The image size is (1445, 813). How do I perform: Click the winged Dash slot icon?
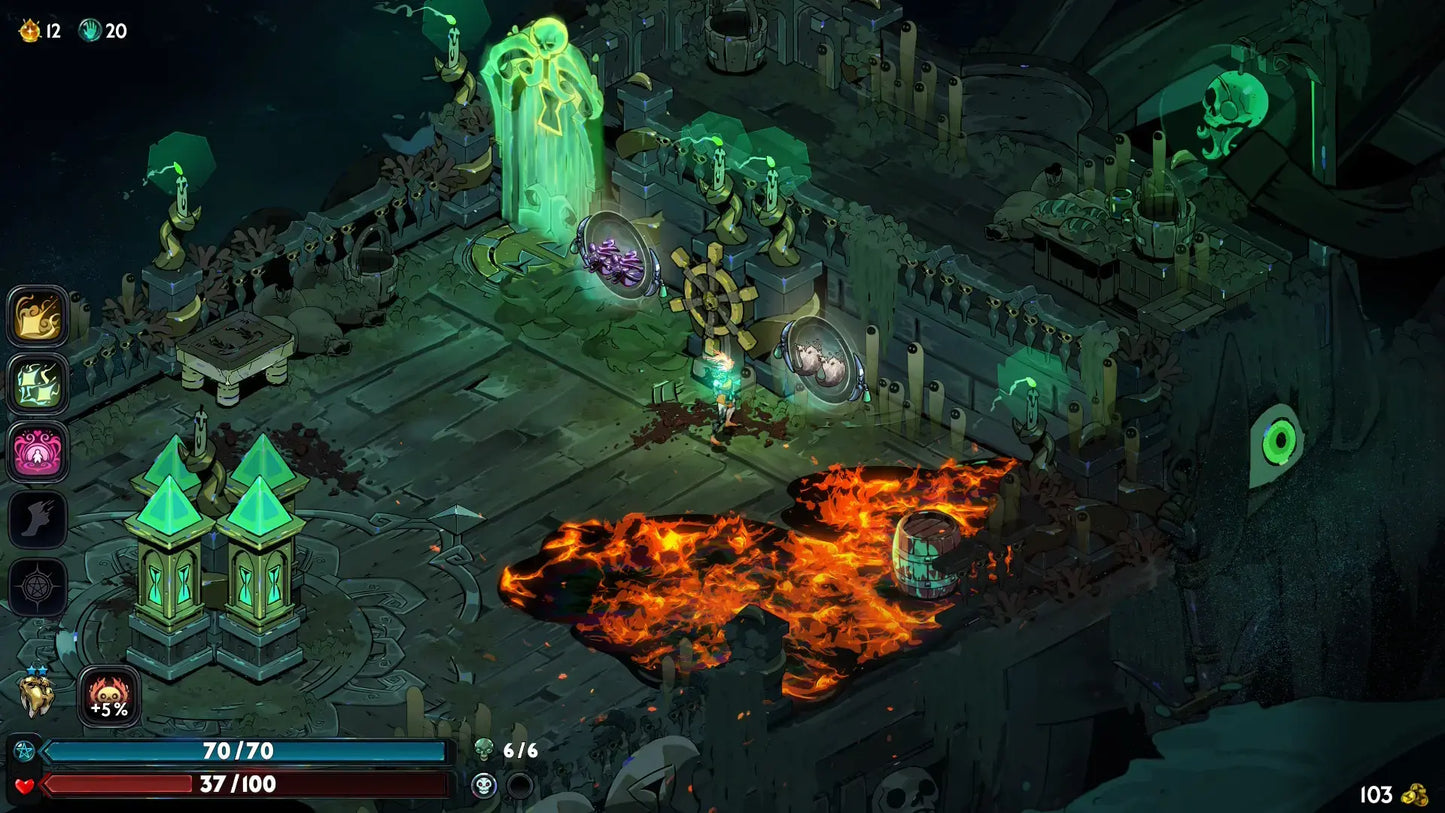click(37, 520)
